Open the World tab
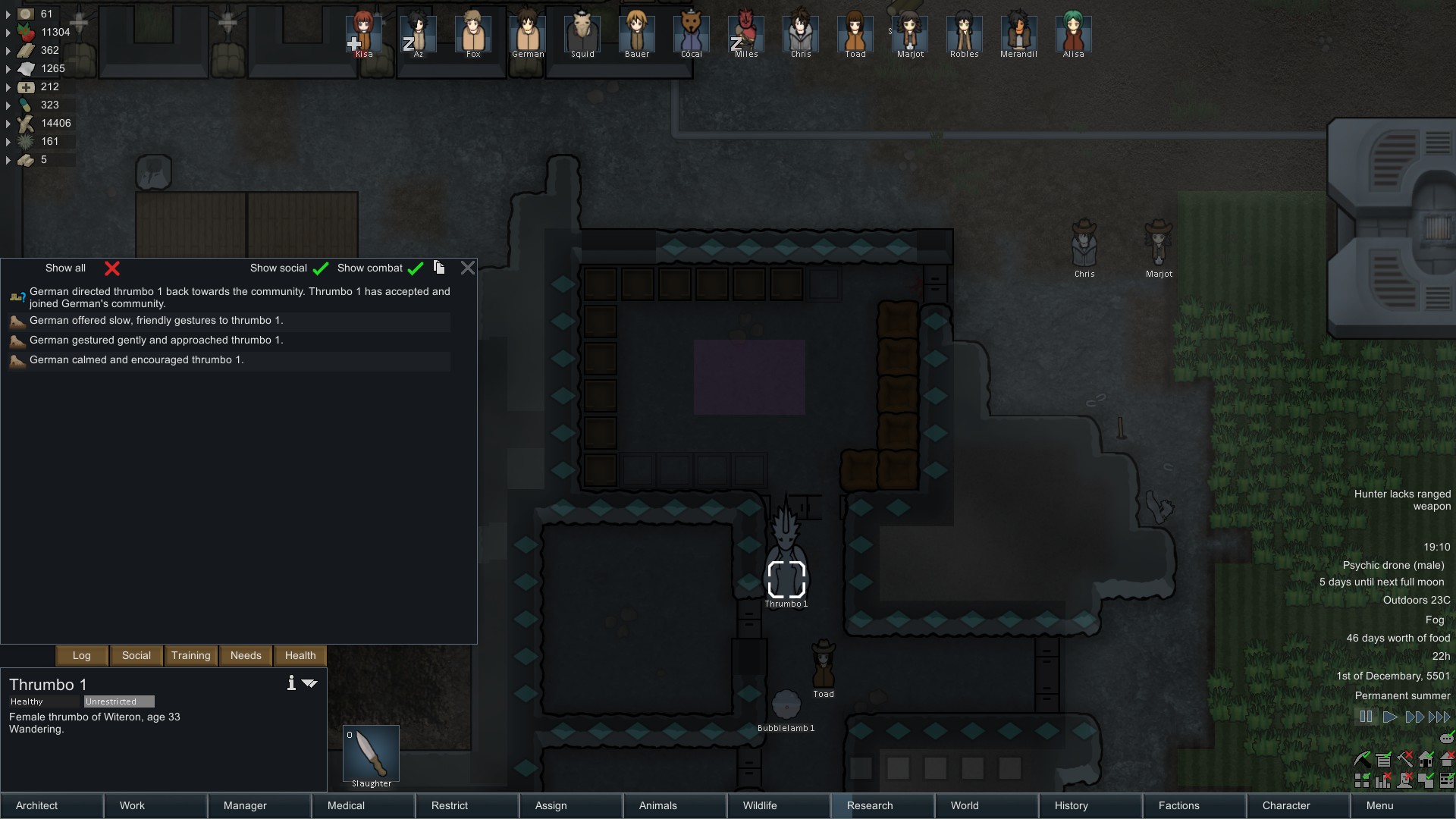 point(963,805)
